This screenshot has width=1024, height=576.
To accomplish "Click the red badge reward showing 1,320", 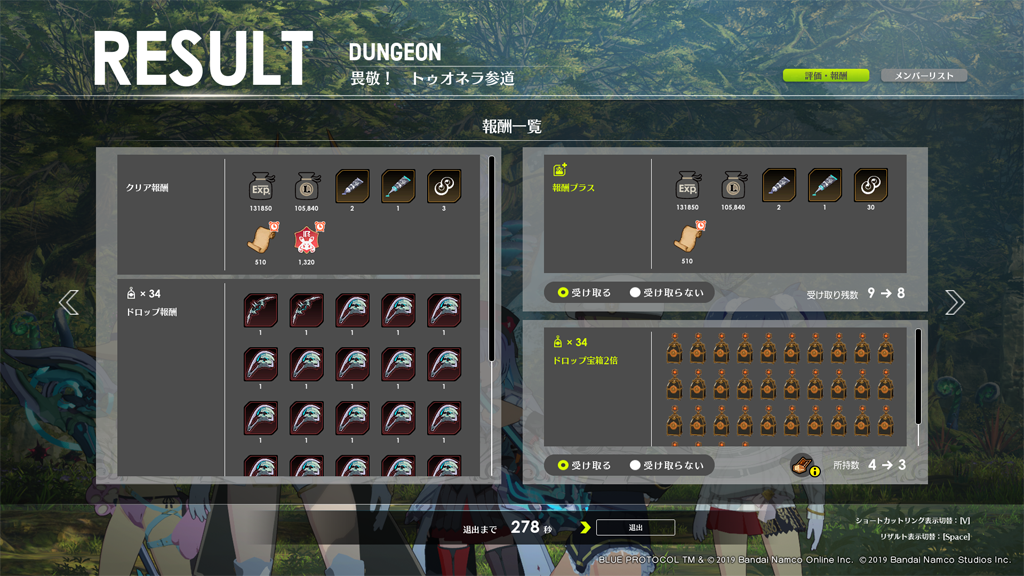I will tap(307, 241).
